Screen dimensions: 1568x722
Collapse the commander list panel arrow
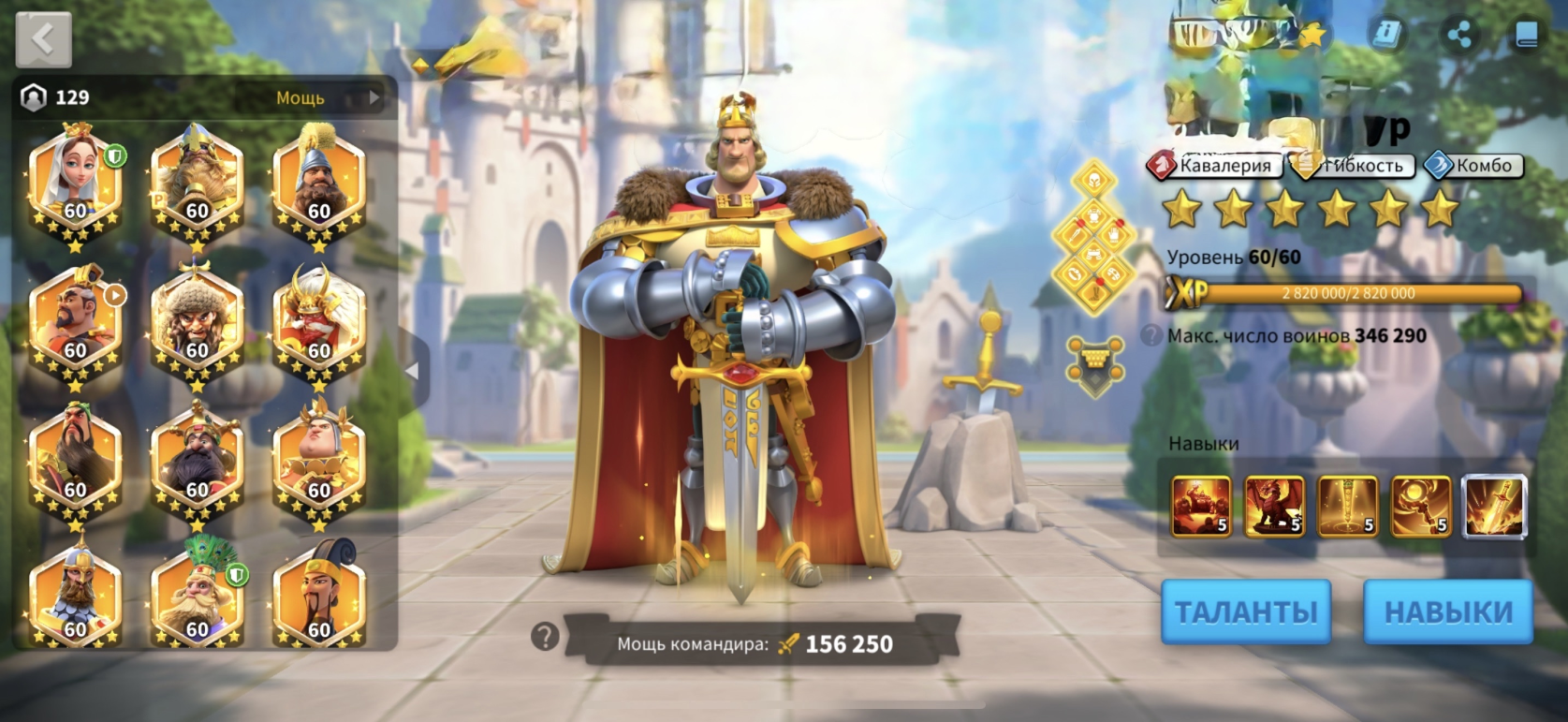click(x=412, y=371)
